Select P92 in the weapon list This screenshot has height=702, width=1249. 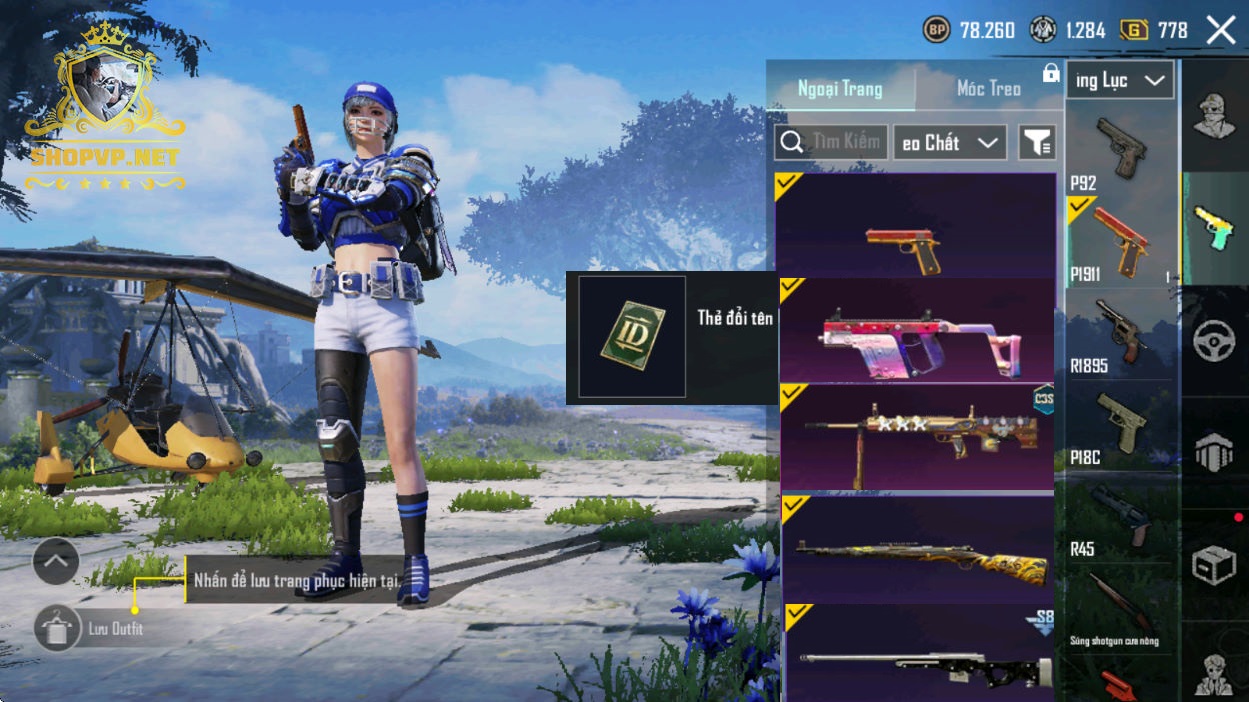pos(1119,150)
